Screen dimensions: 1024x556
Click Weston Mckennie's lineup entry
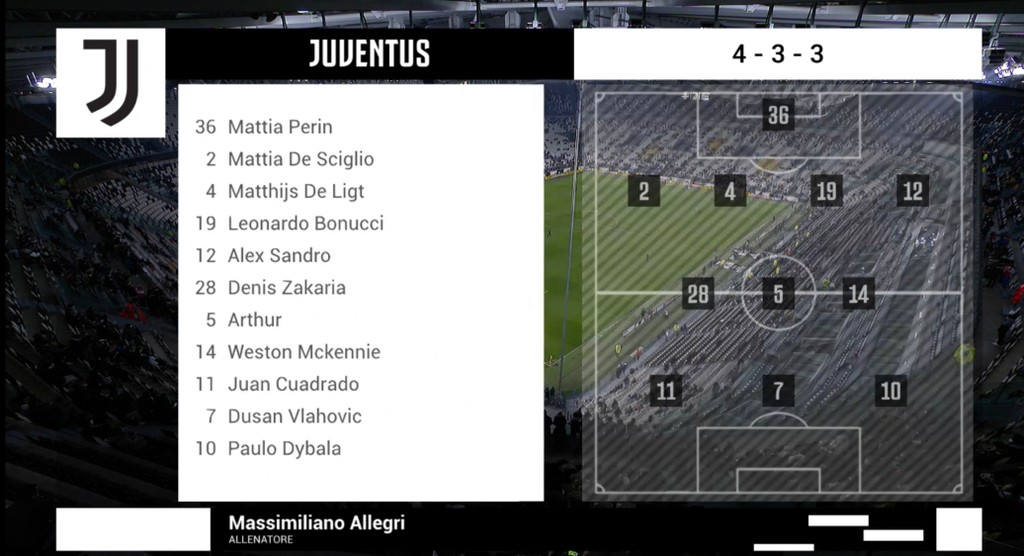tap(304, 351)
